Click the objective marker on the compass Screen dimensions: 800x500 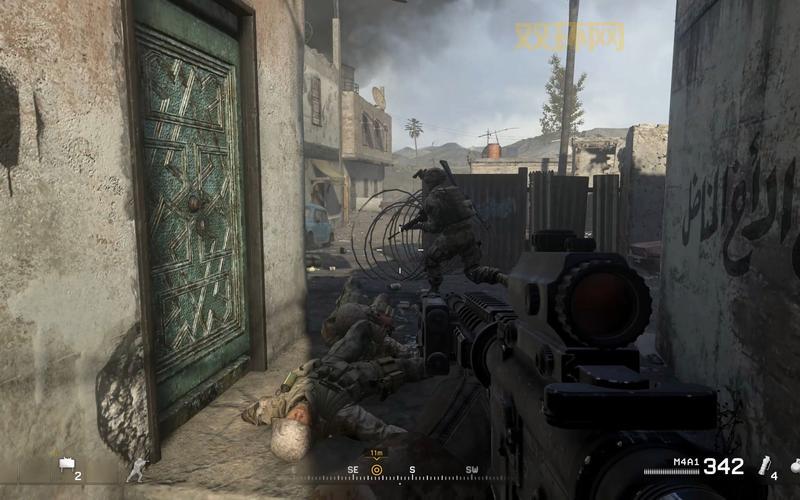tap(377, 469)
